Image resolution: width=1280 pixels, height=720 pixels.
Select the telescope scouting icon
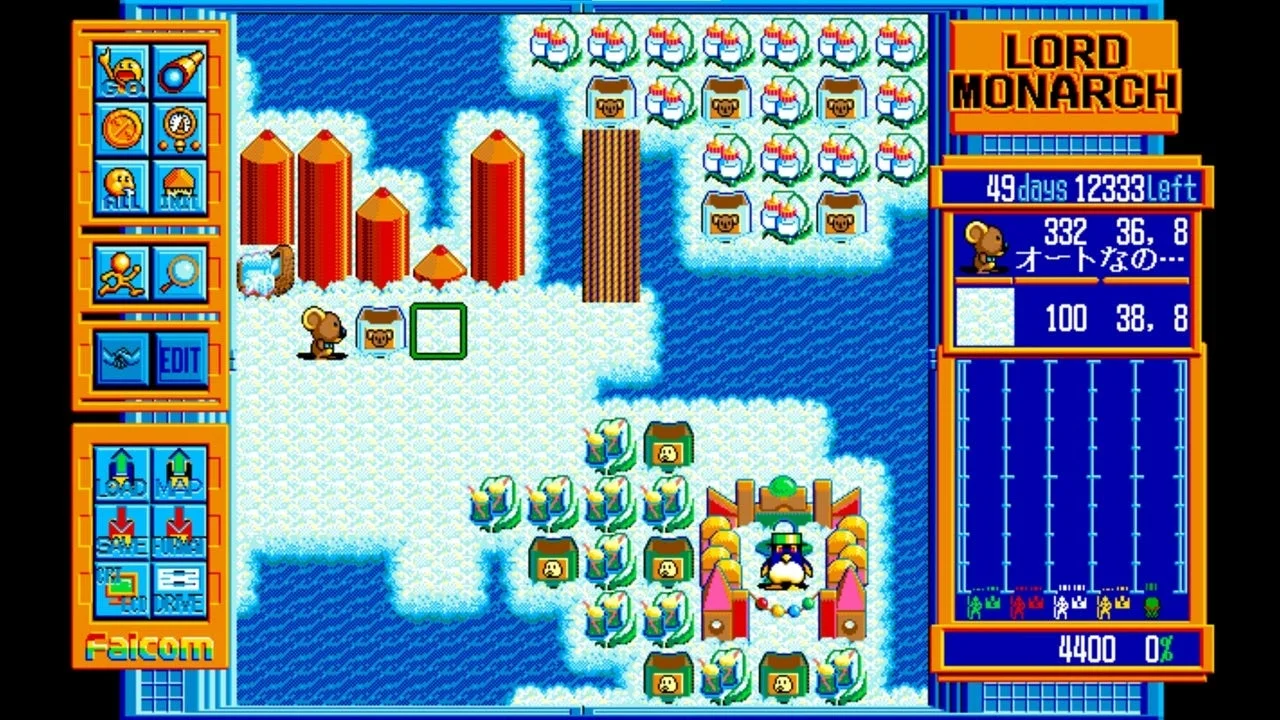(177, 72)
